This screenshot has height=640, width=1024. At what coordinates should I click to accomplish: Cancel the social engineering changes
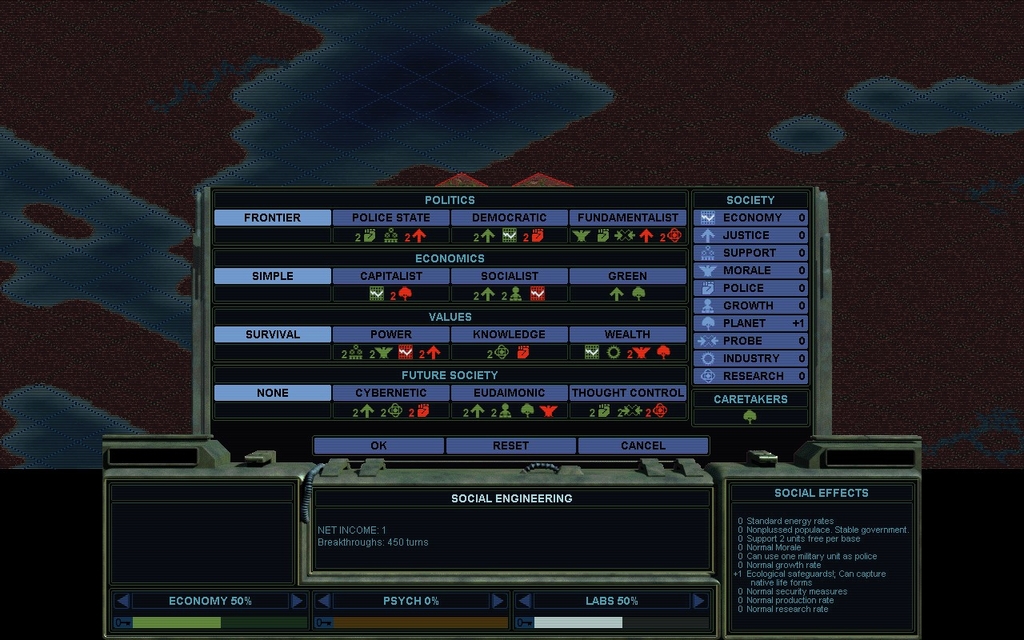coord(642,445)
